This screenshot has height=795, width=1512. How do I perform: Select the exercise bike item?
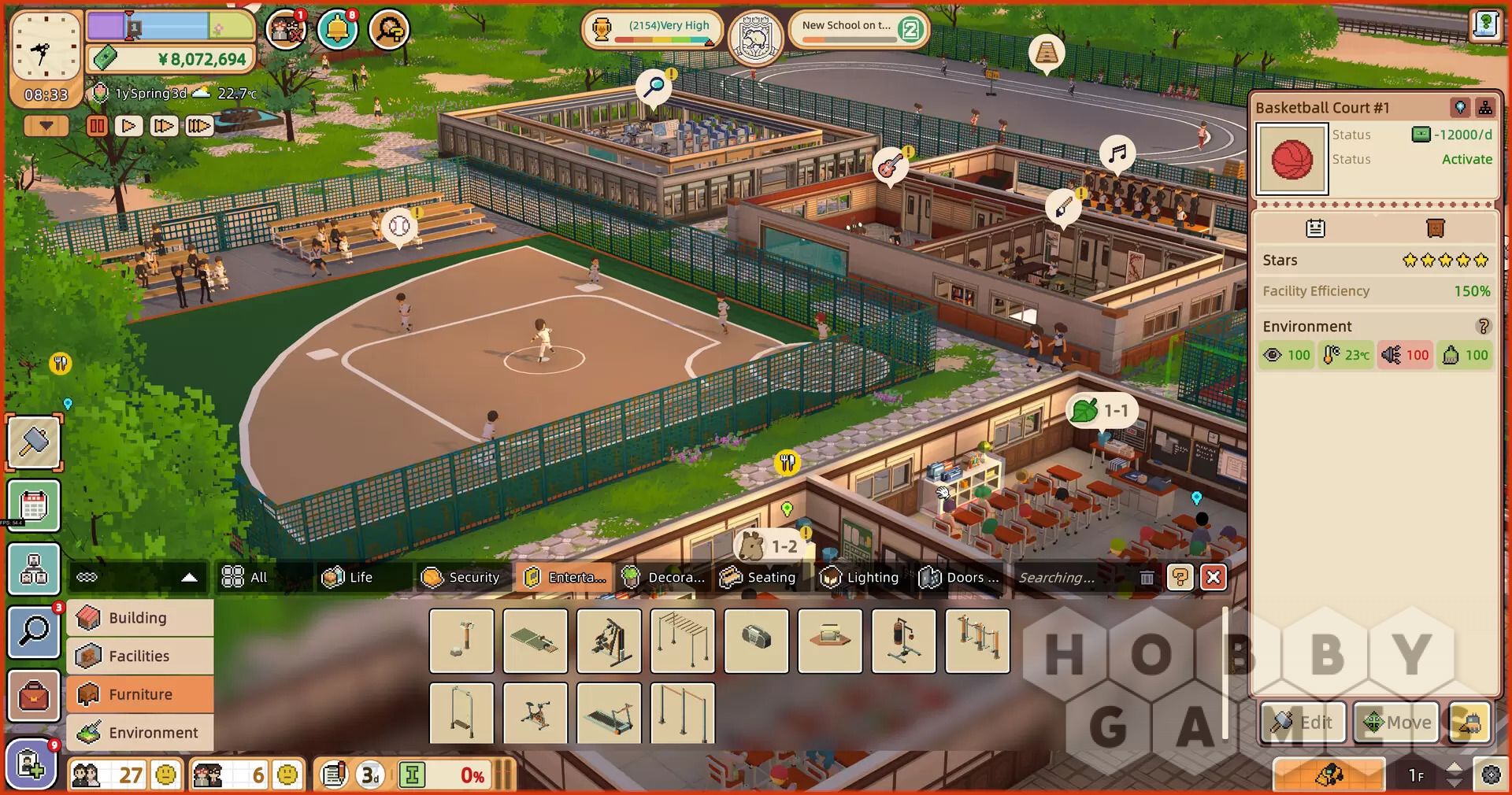click(x=535, y=713)
